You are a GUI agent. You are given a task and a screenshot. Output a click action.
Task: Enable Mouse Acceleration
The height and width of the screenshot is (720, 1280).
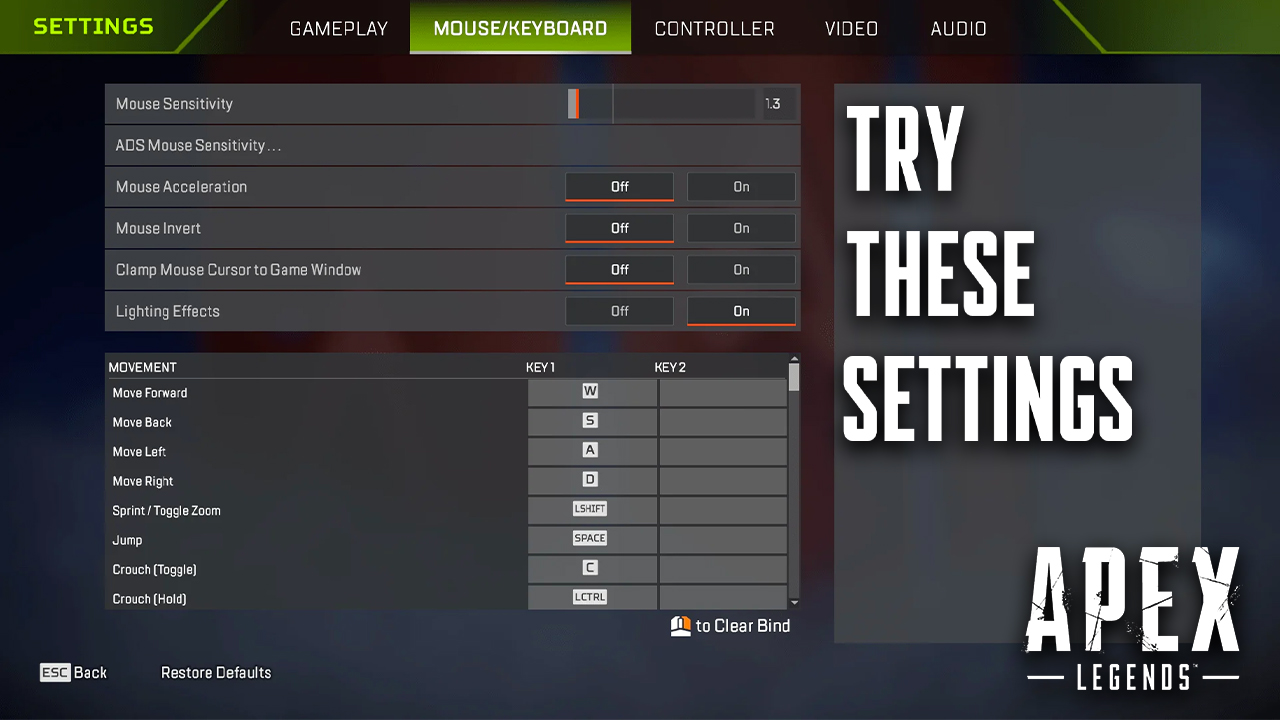pyautogui.click(x=741, y=186)
